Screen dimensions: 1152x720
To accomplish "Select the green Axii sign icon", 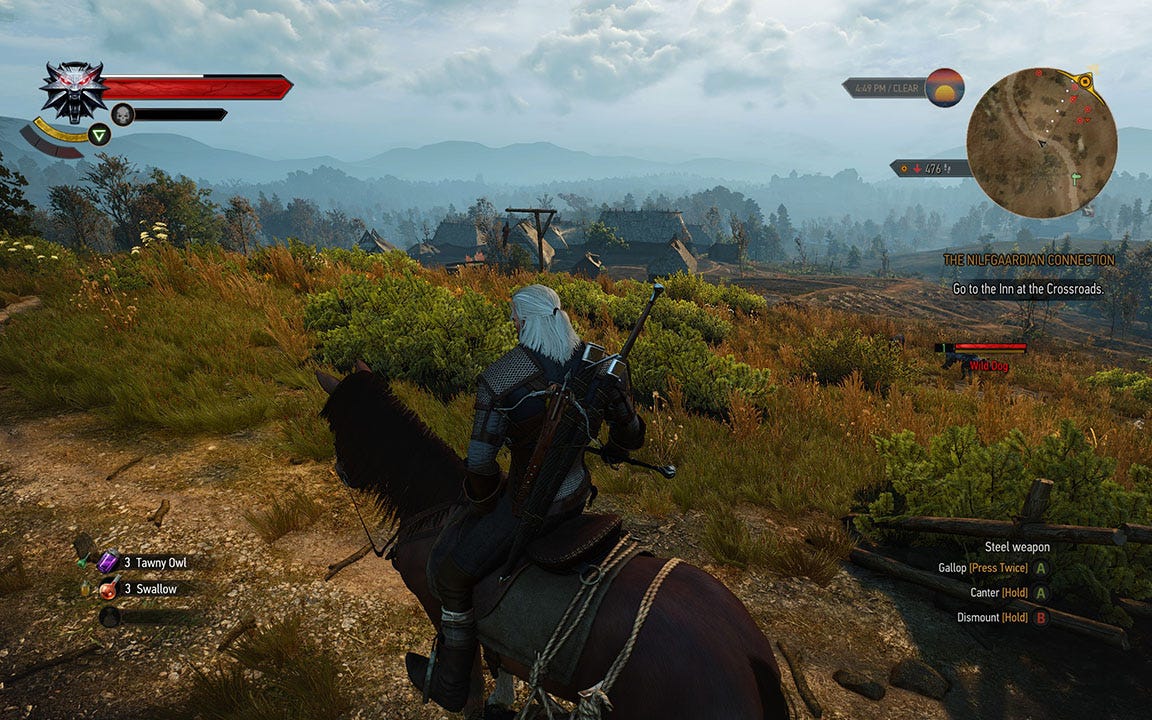I will tap(99, 135).
